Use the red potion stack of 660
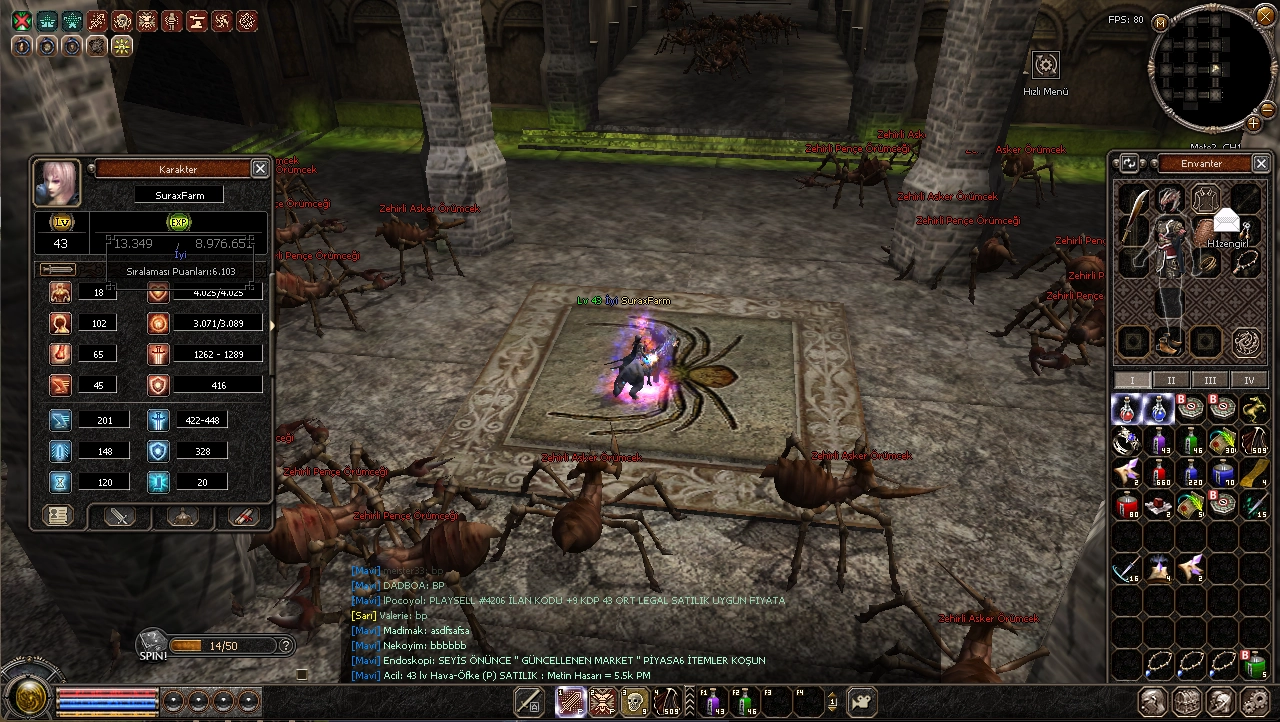 pos(1160,472)
